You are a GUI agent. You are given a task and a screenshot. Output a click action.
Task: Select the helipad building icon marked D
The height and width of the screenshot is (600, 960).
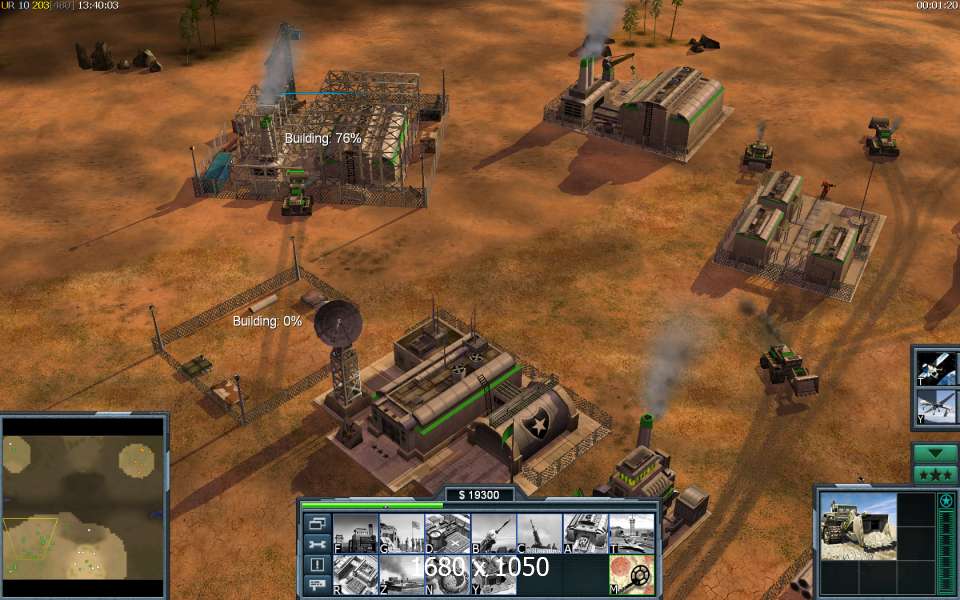point(447,532)
